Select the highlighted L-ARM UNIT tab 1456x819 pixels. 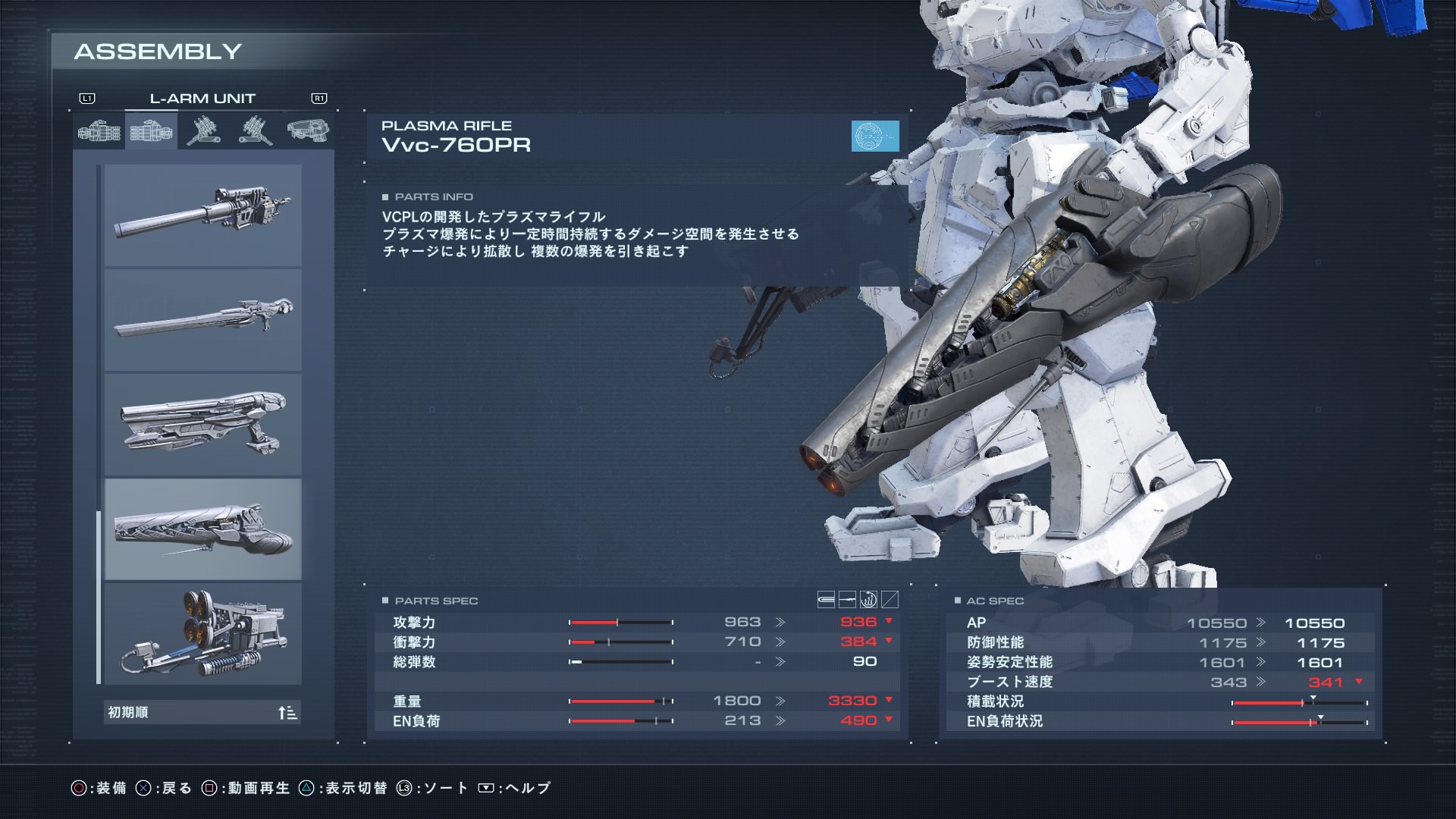tap(152, 131)
